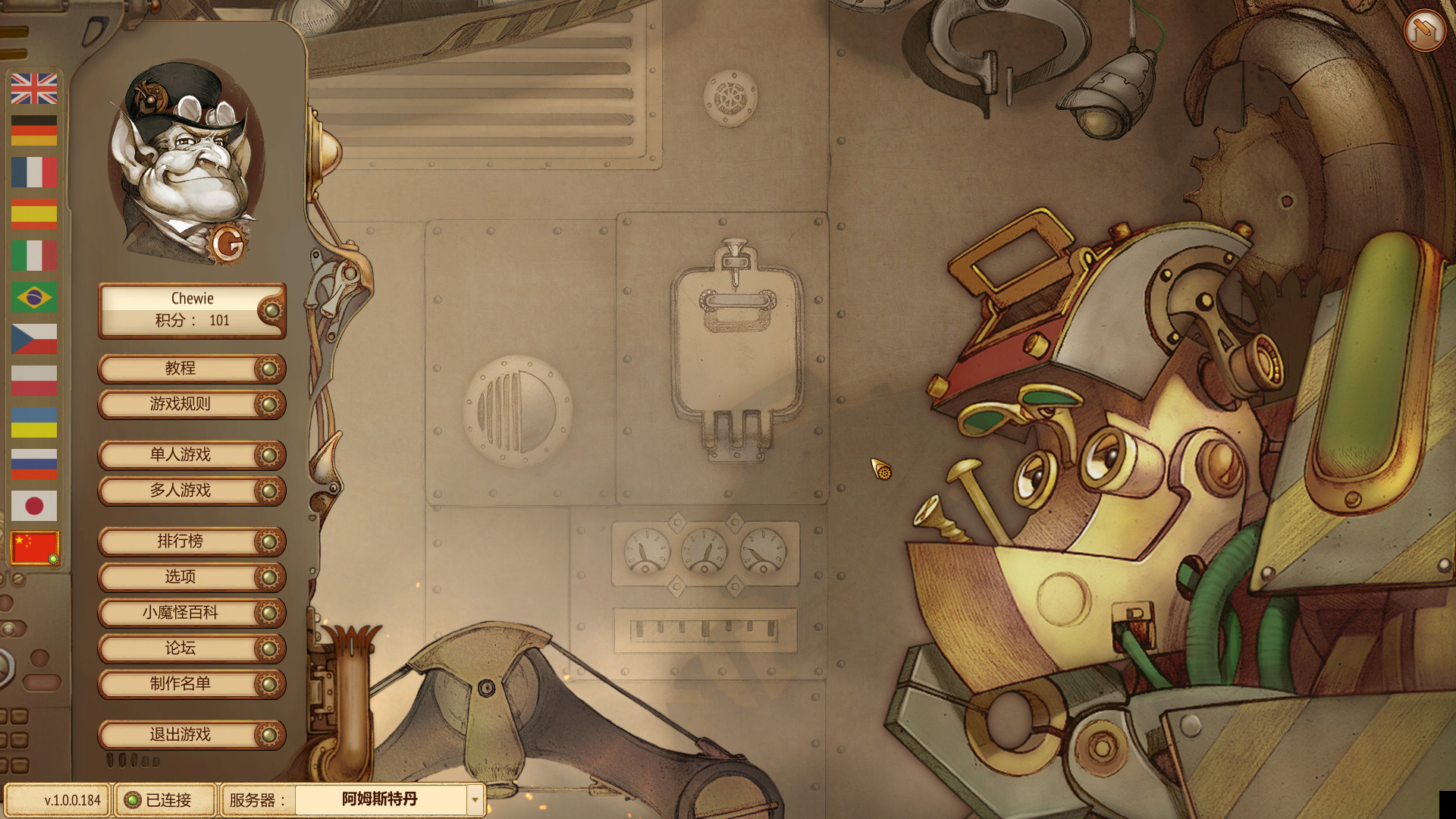Expand the 阿姆斯特丹 server list
The image size is (1456, 819).
379,800
